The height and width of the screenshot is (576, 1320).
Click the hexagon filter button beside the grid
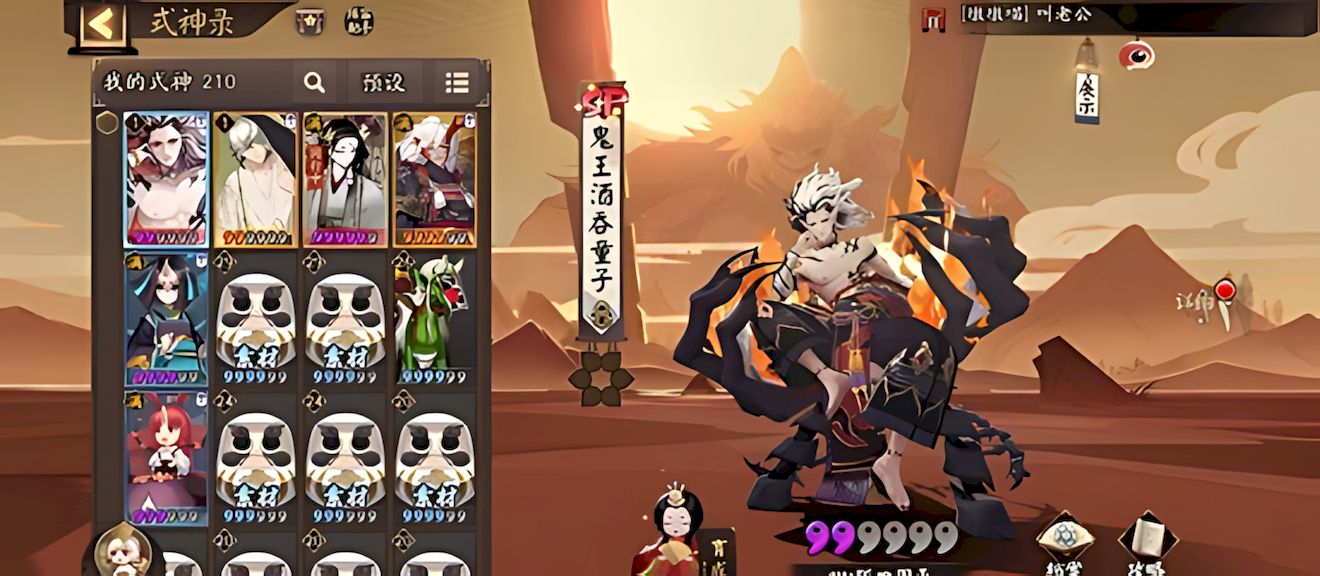[x=107, y=124]
